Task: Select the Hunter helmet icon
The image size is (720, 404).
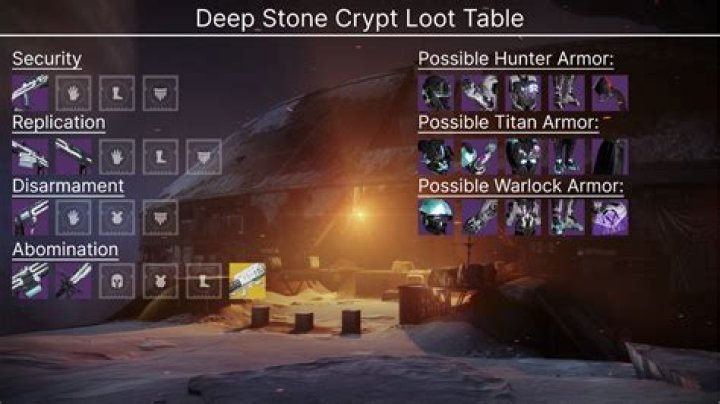Action: pyautogui.click(x=435, y=92)
